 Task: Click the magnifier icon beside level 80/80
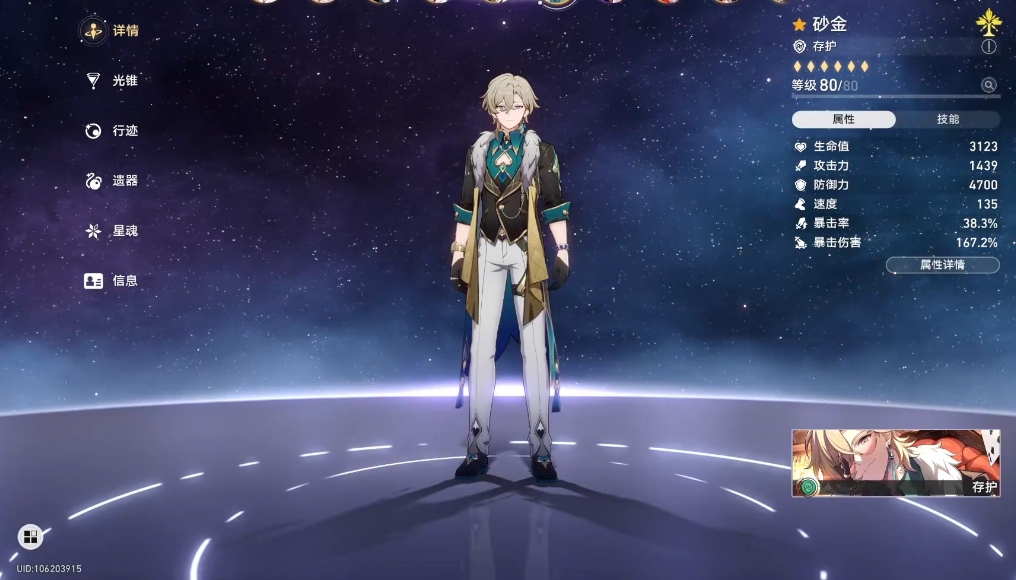click(x=988, y=85)
